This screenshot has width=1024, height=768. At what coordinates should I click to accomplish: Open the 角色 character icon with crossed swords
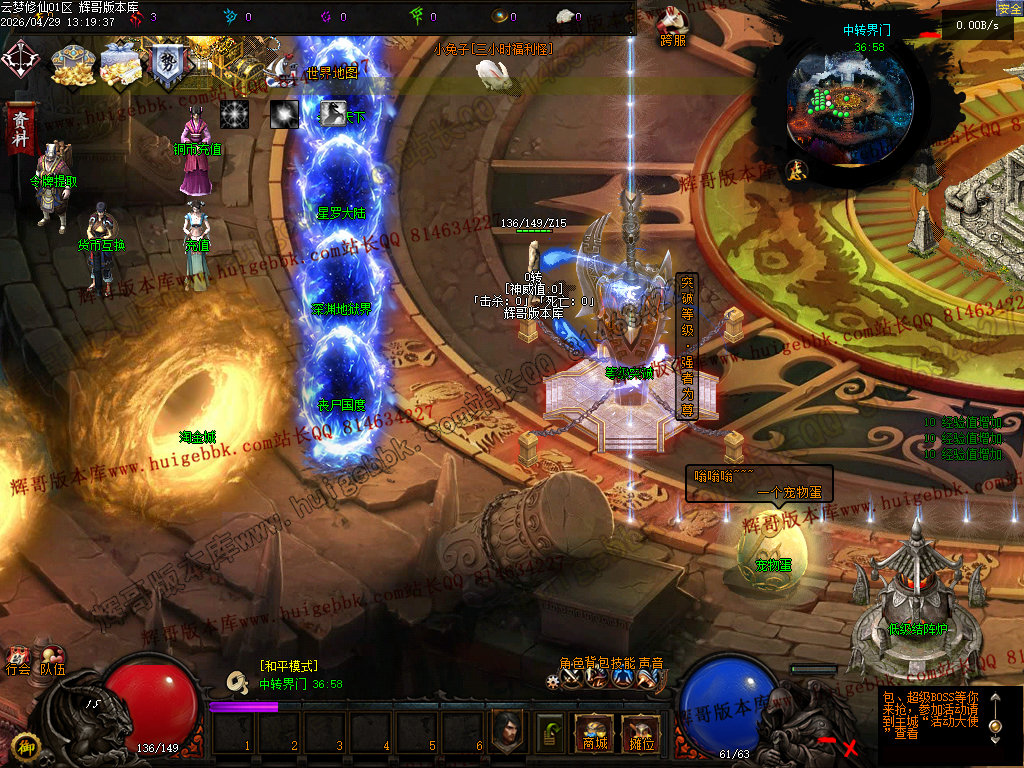click(572, 678)
